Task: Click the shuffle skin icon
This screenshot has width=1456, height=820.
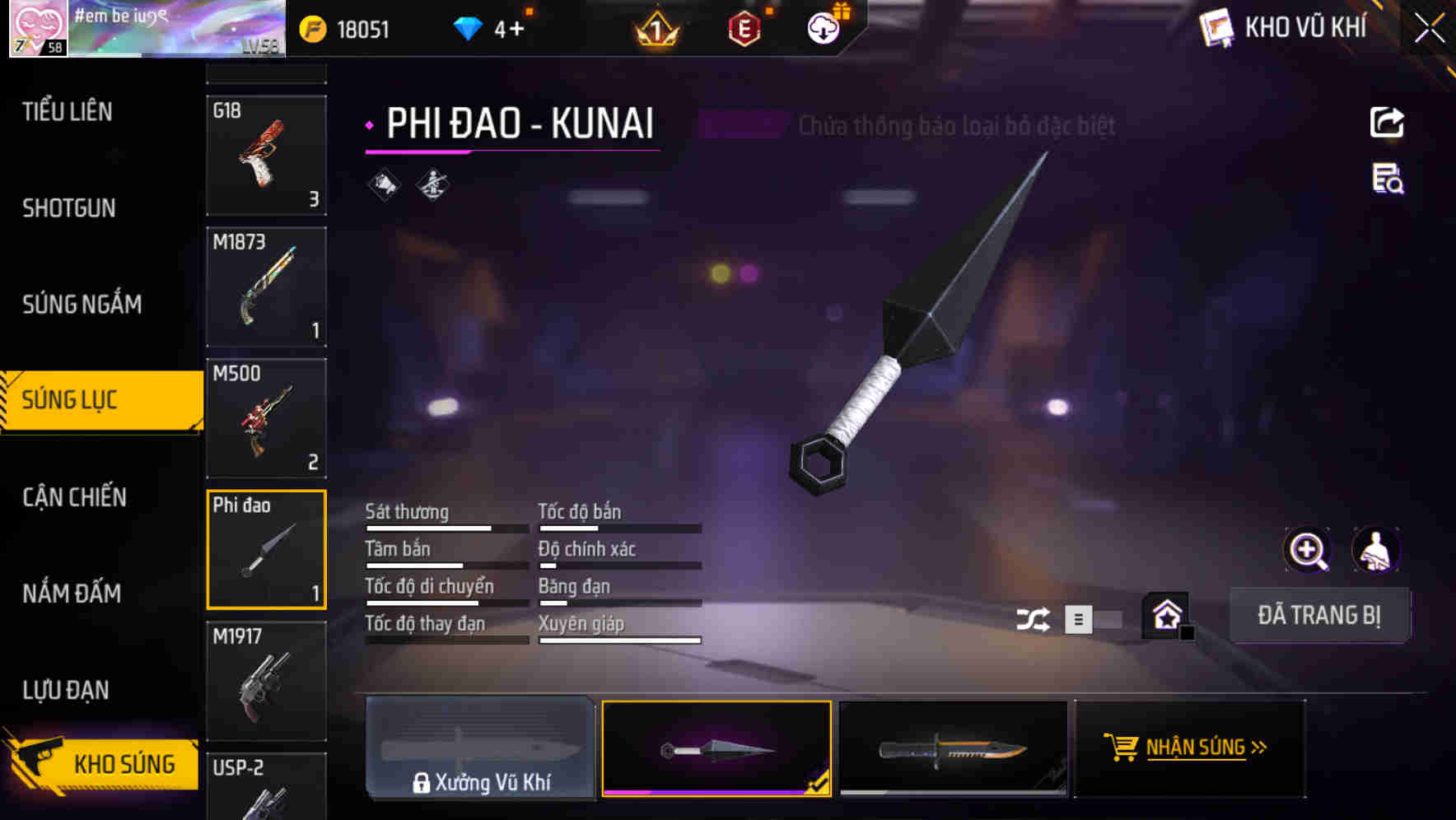Action: (1034, 617)
